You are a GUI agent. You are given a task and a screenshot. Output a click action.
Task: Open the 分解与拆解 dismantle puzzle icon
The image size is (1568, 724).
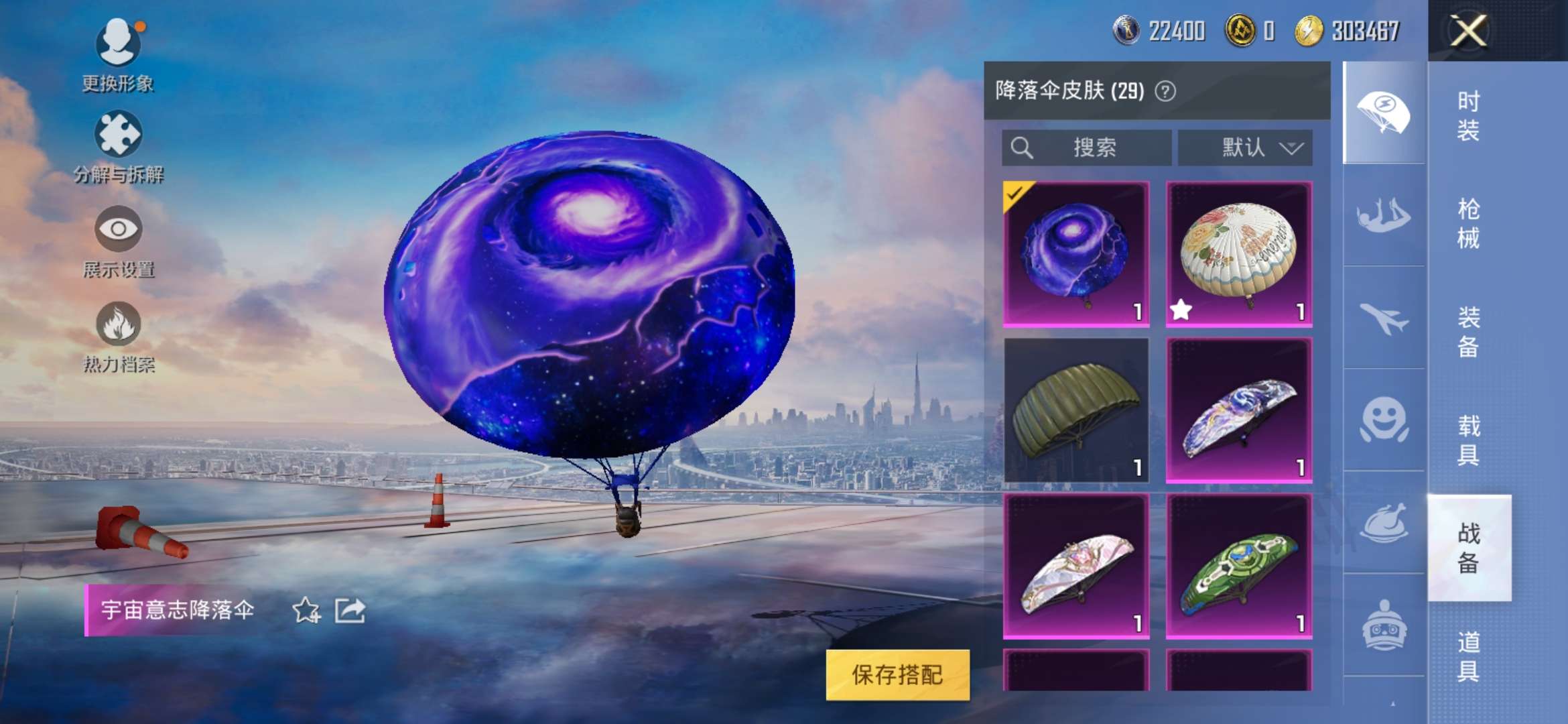click(121, 134)
